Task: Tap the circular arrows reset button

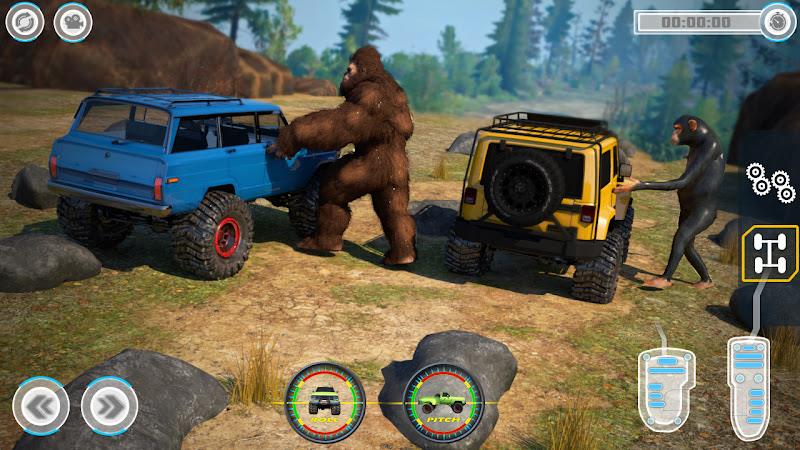Action: 25,22
